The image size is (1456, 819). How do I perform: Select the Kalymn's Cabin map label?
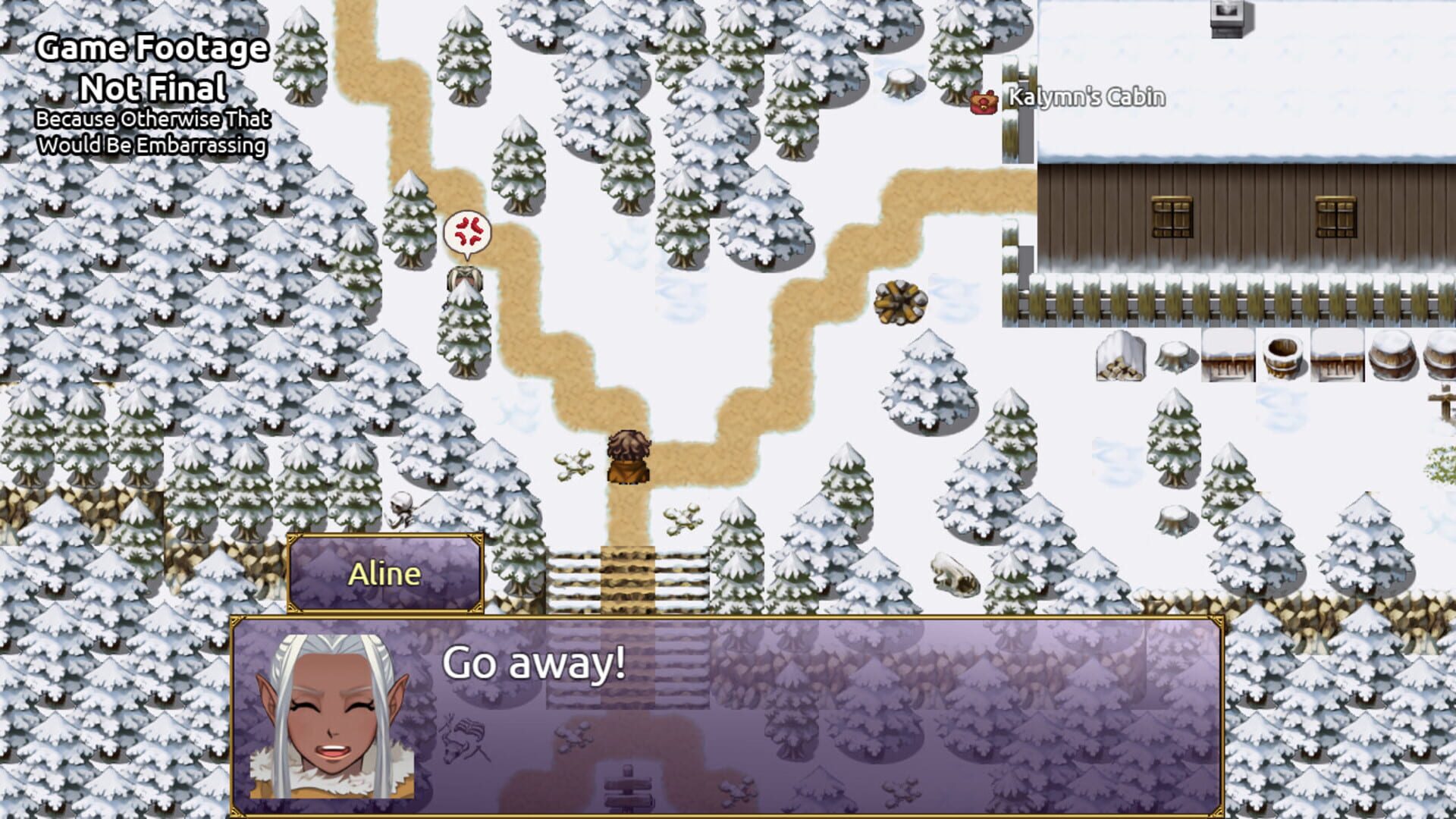[1084, 96]
